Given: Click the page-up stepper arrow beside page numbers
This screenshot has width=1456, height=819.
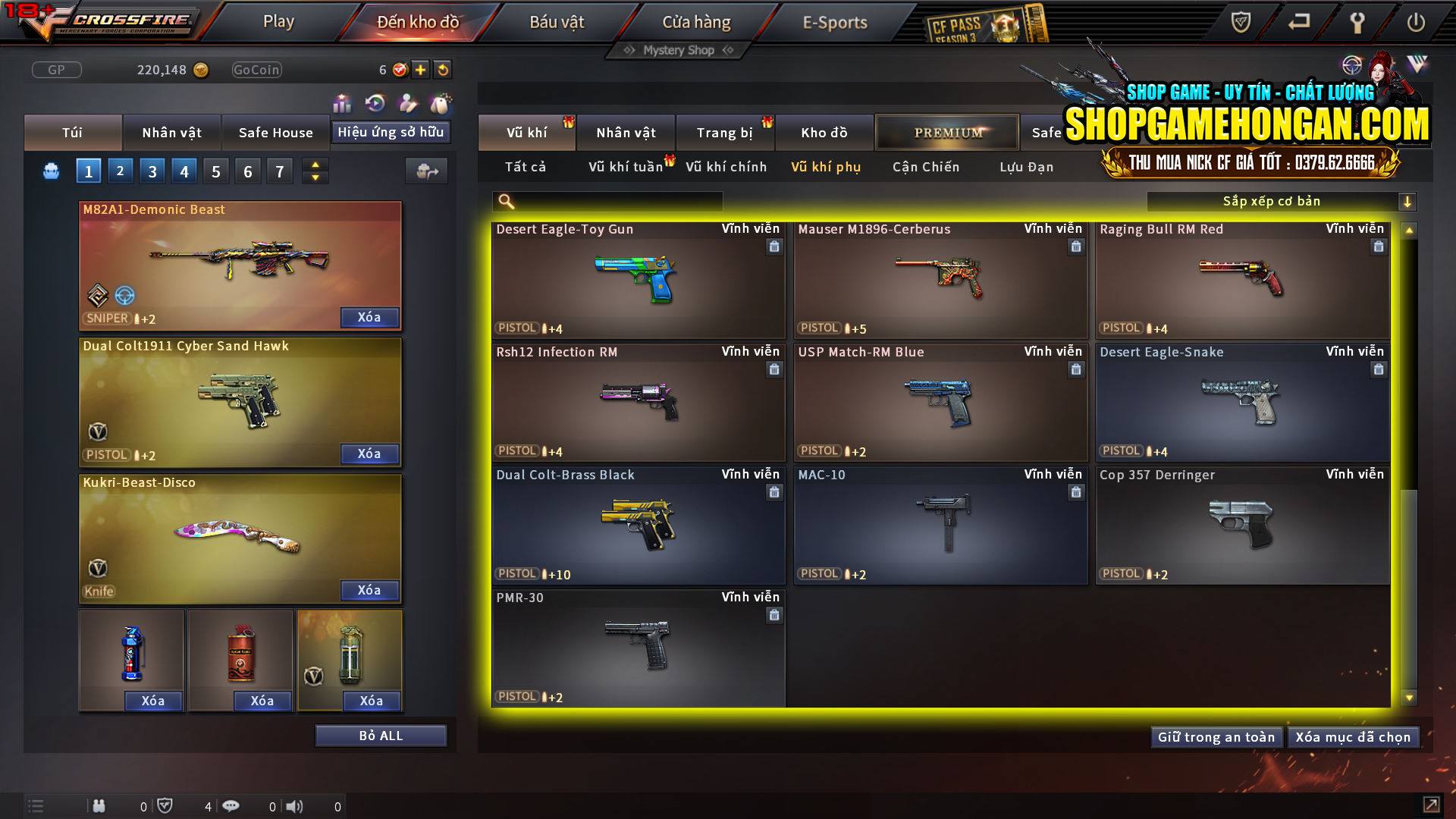Looking at the screenshot, I should [315, 165].
